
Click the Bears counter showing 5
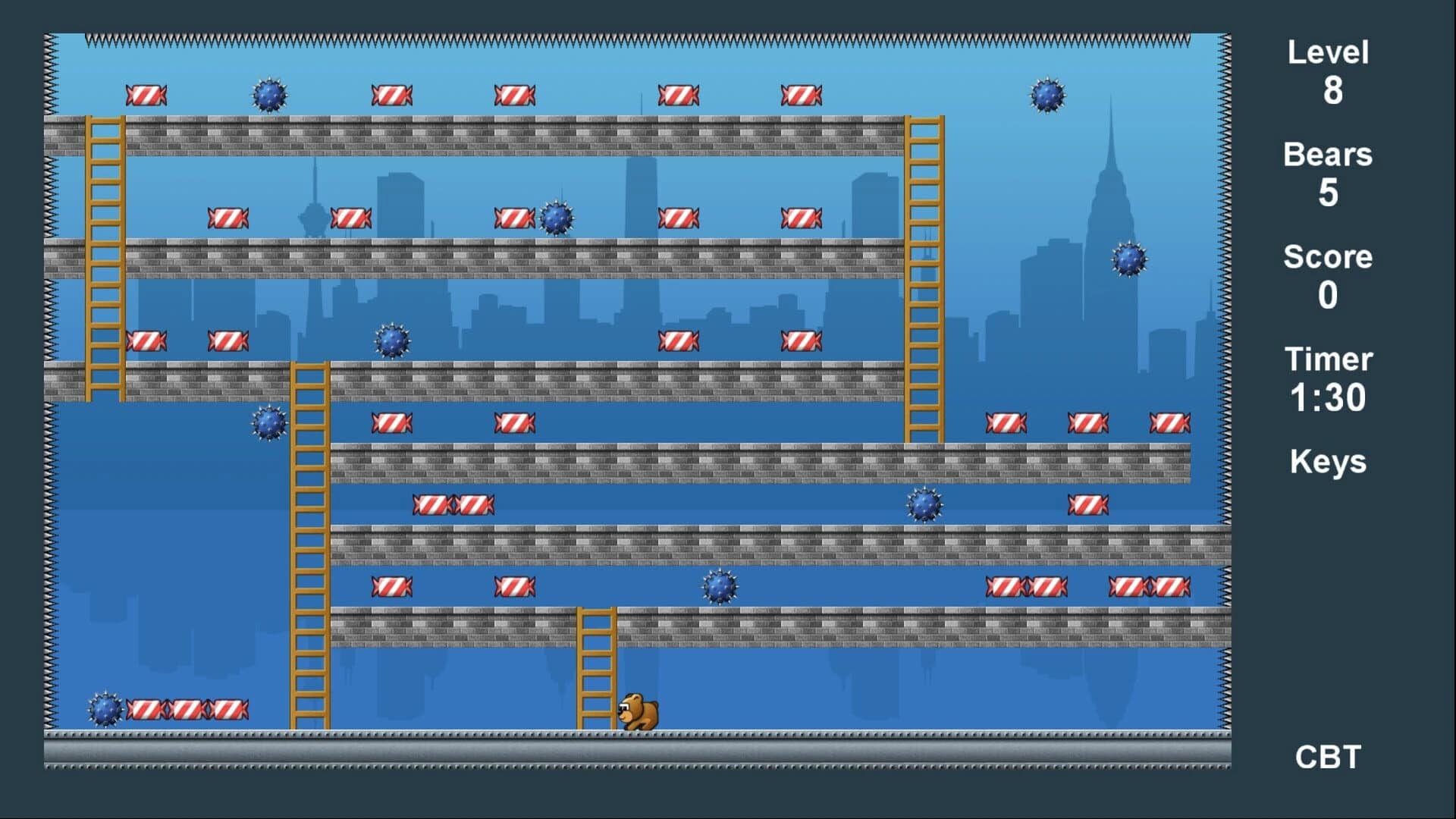(x=1326, y=174)
